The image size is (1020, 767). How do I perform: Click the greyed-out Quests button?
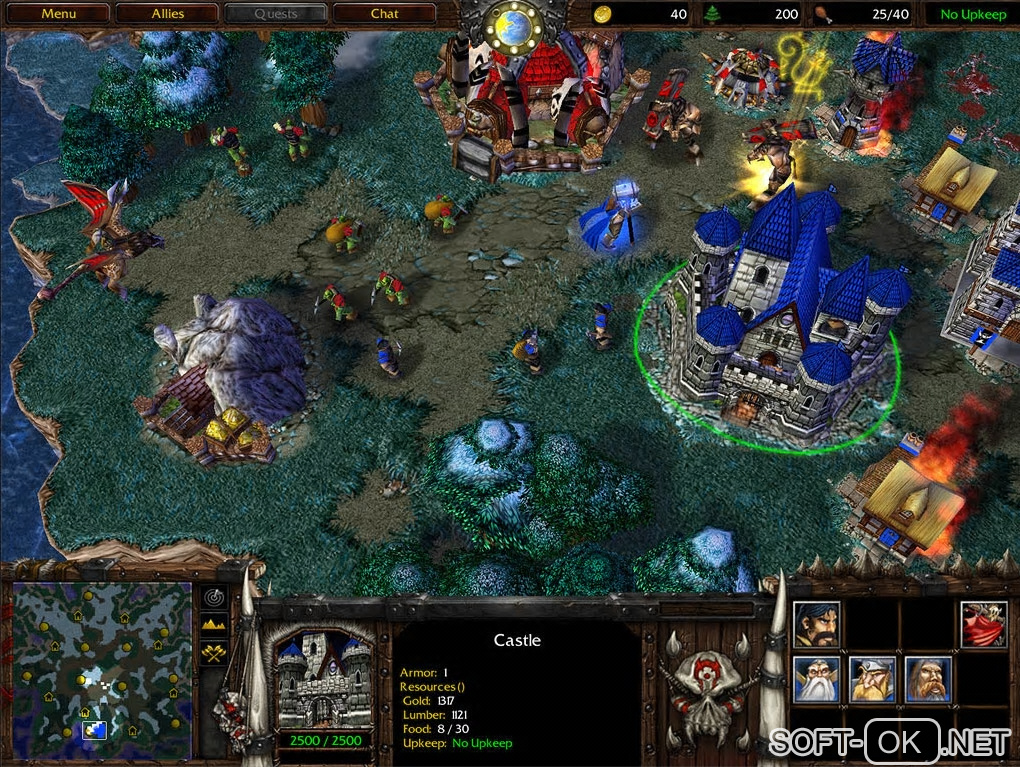(x=276, y=14)
